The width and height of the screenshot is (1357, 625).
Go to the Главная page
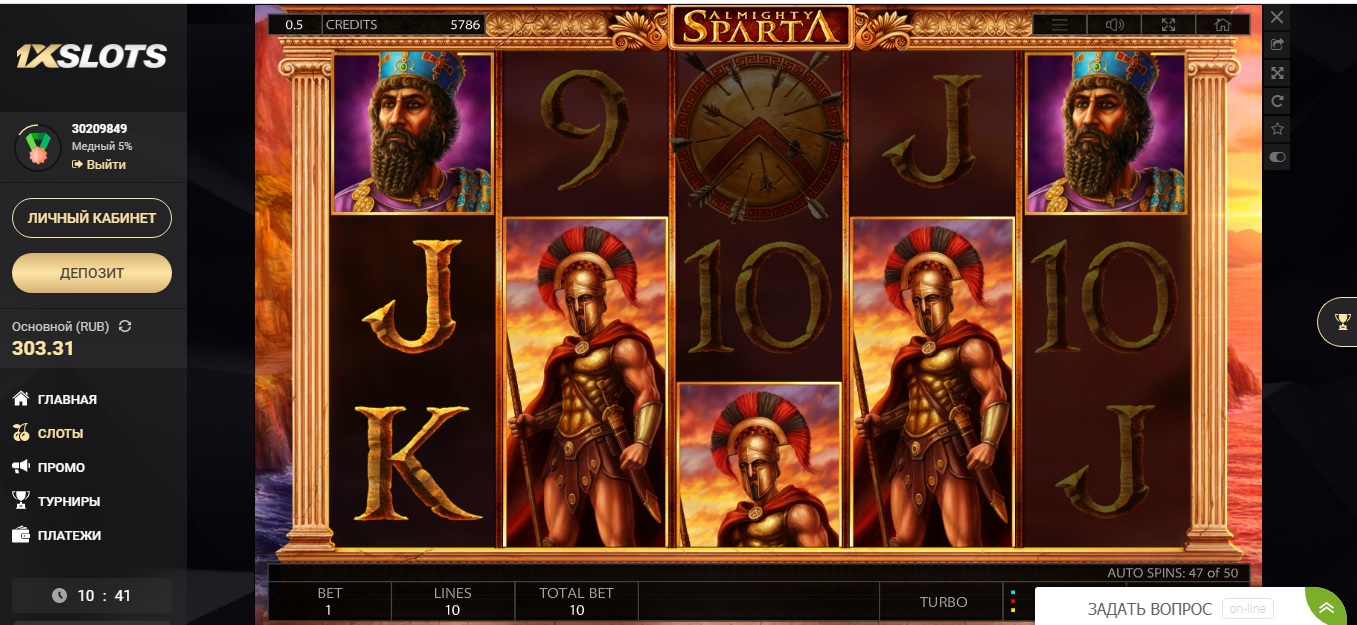[67, 400]
